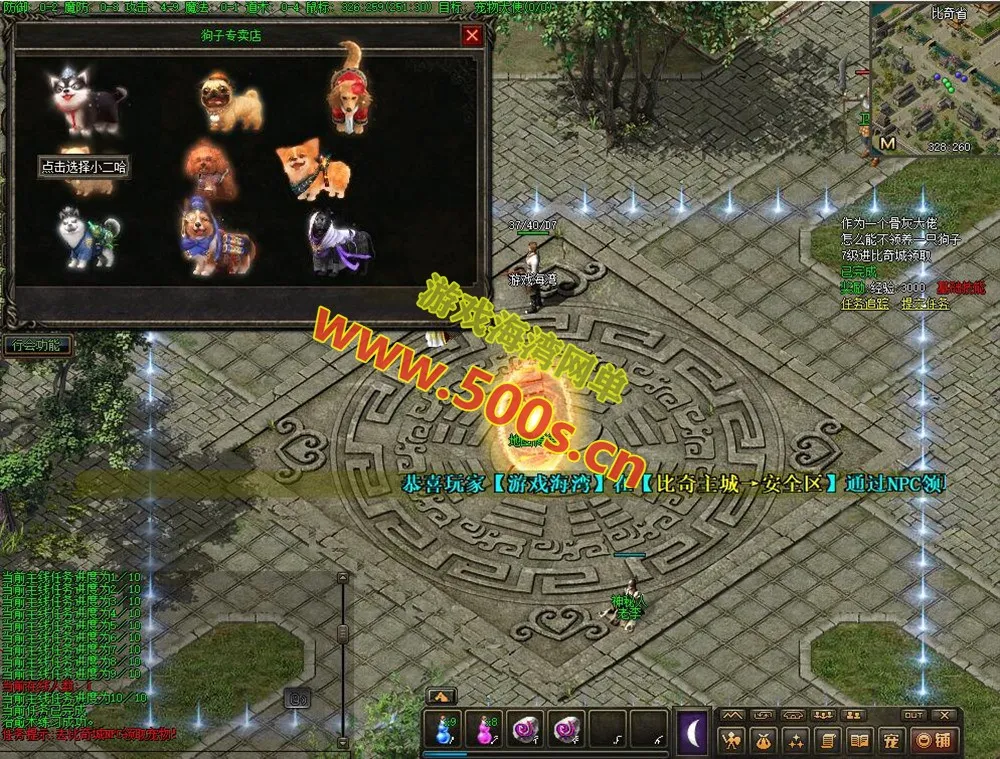Viewport: 1000px width, 759px height.
Task: Use the blue potion hotbar slot
Action: (x=444, y=730)
